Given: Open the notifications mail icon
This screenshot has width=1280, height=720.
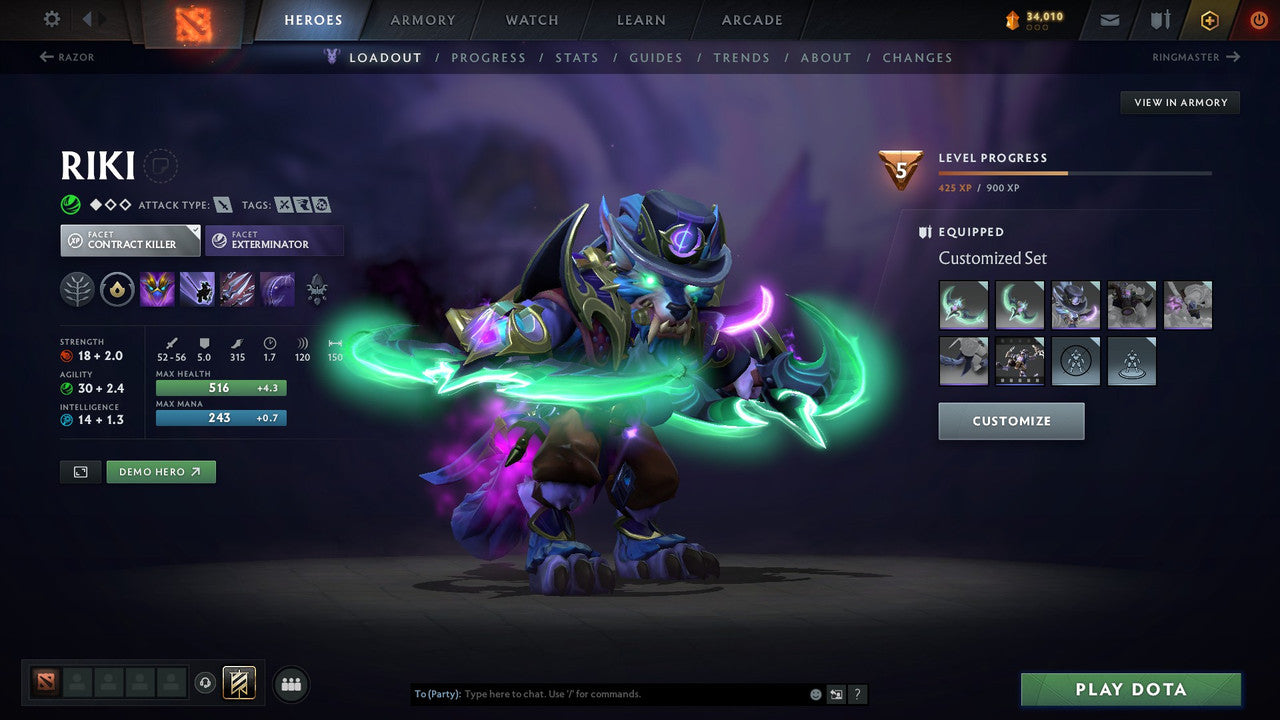Looking at the screenshot, I should [x=1108, y=19].
